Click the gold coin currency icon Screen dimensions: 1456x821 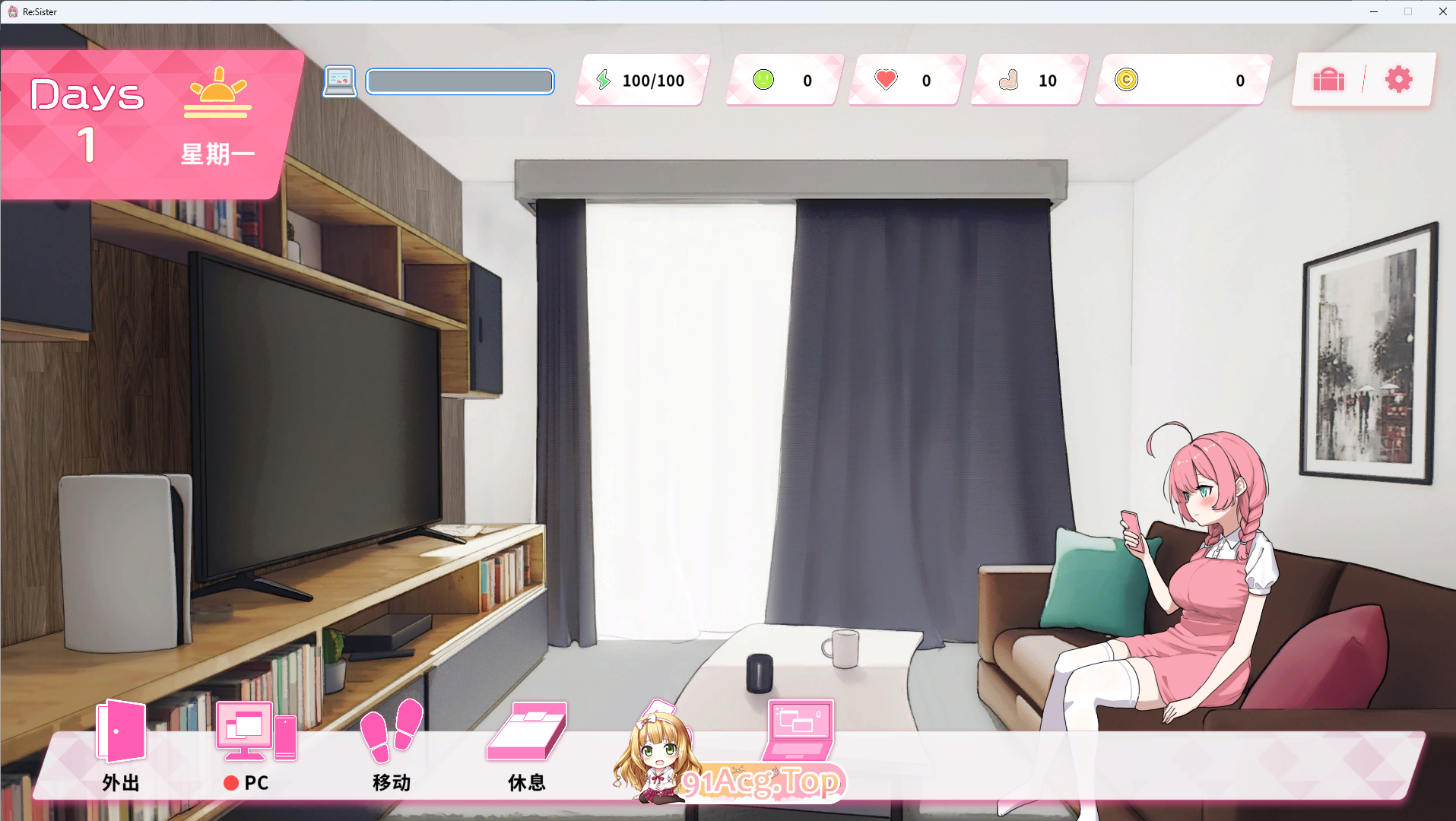pos(1128,79)
